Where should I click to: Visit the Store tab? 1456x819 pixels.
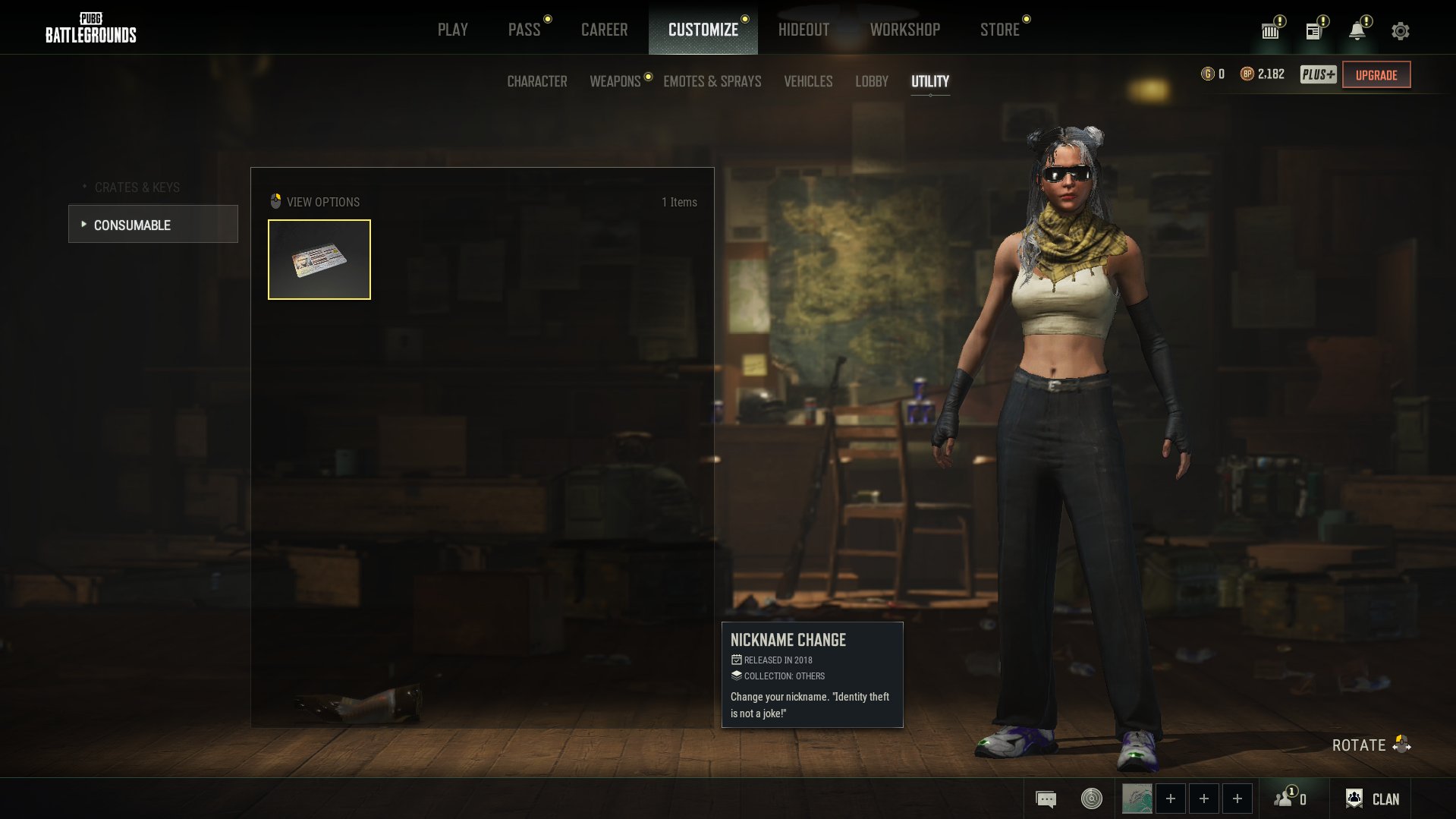(999, 30)
